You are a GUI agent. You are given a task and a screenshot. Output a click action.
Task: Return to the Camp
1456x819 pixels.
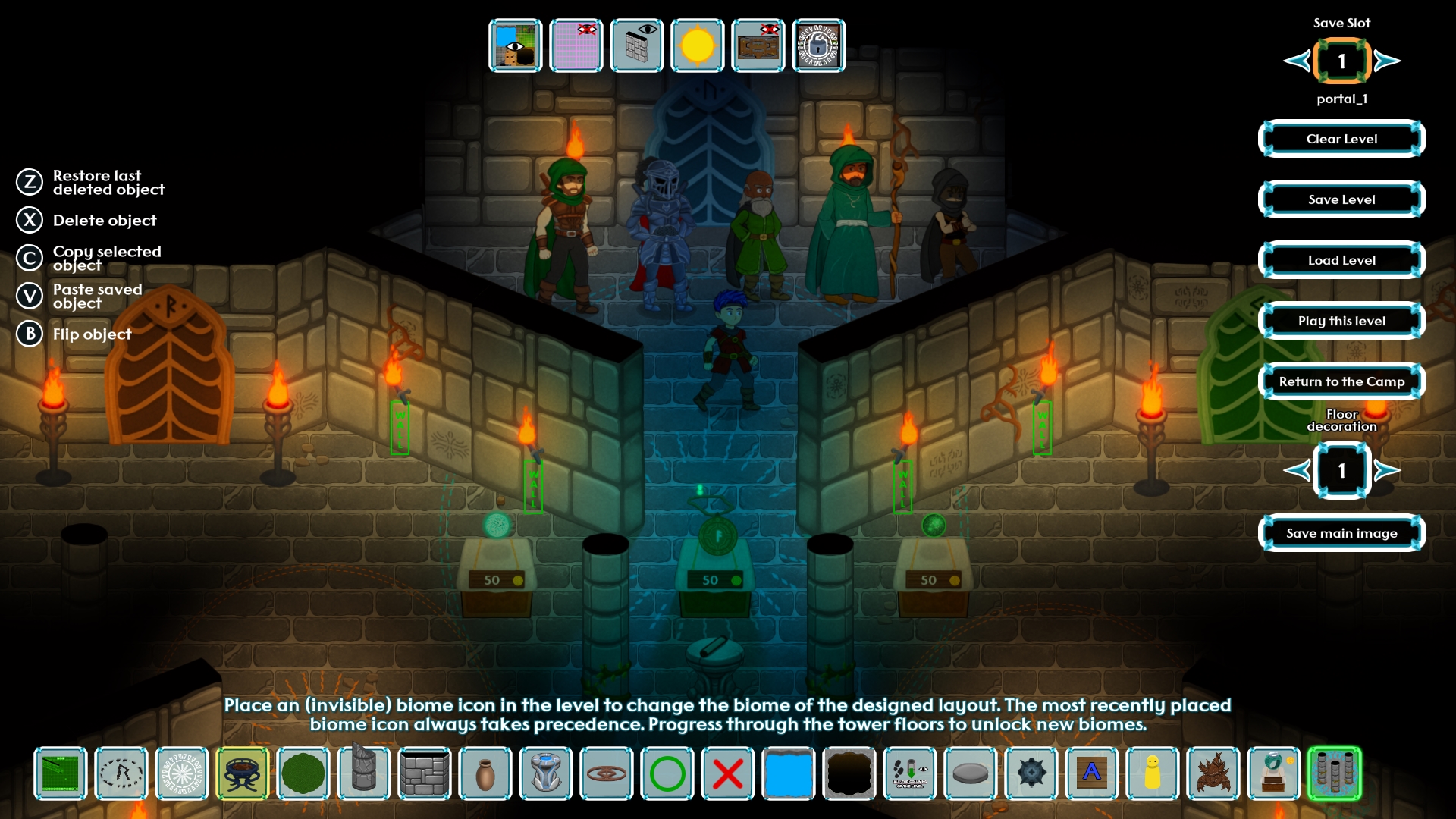1341,381
